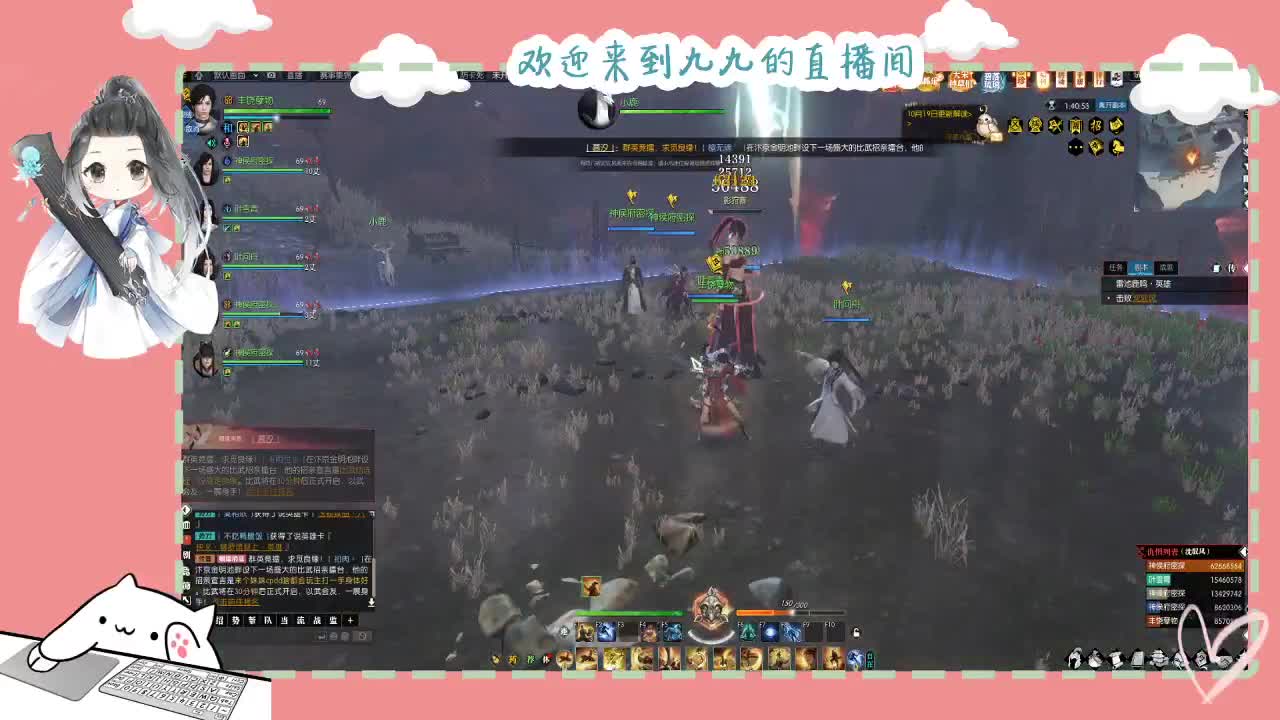Toggle the lock icon at the end of the skill bar

pos(857,633)
